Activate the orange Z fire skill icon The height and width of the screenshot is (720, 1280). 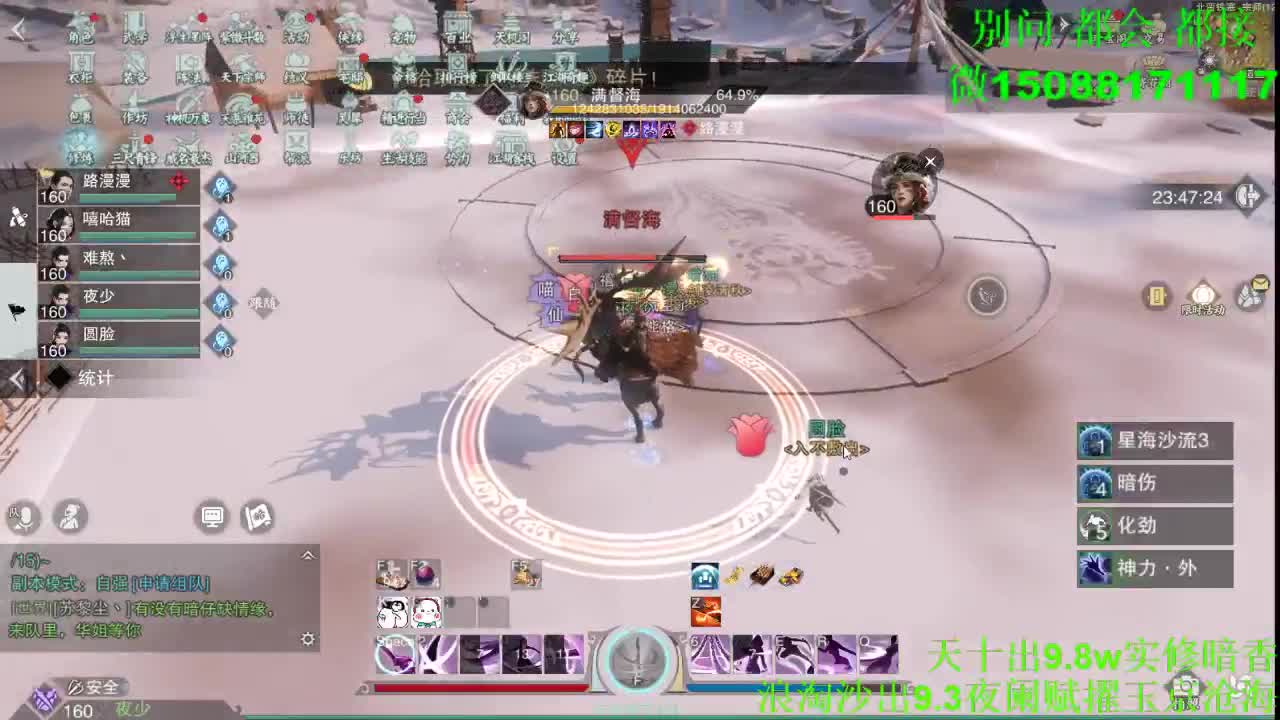[705, 610]
